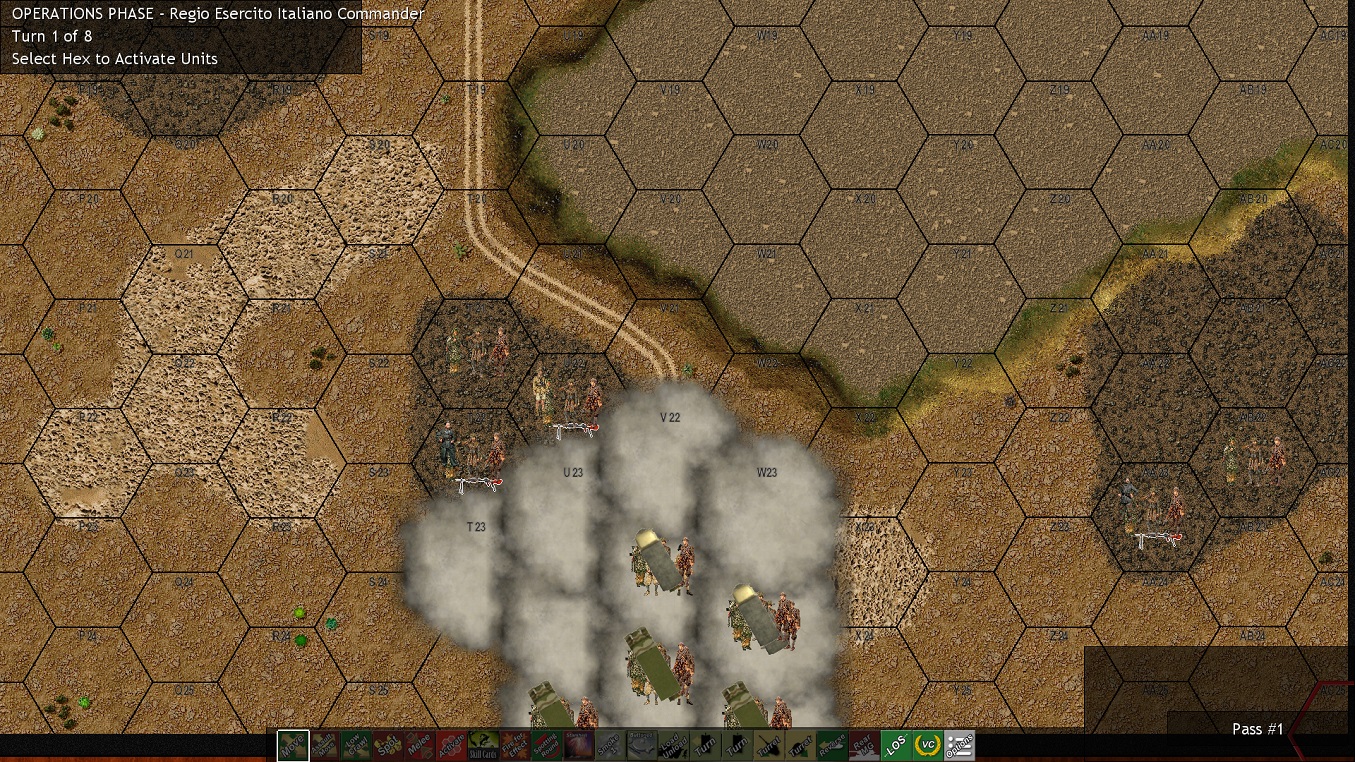Click the Activate units button
1355x762 pixels.
[x=451, y=745]
